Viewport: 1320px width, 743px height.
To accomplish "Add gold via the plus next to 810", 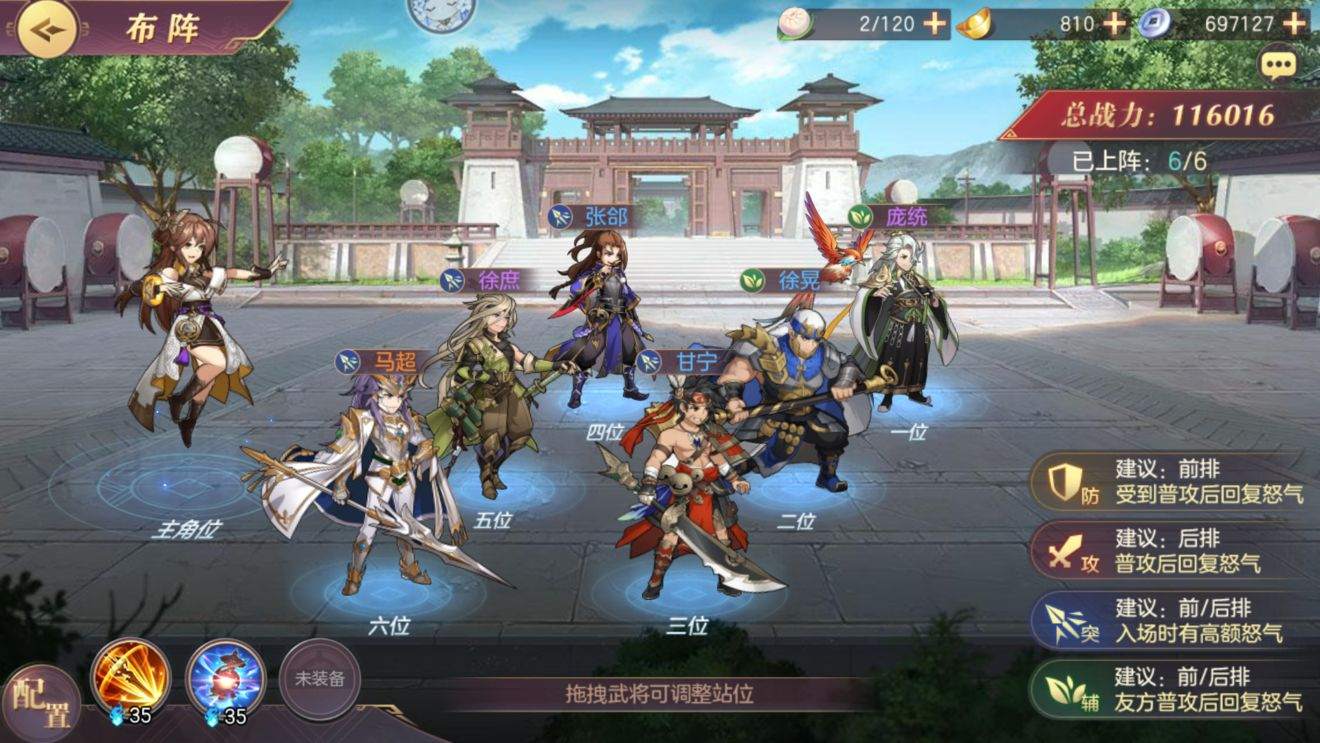I will click(x=1113, y=22).
